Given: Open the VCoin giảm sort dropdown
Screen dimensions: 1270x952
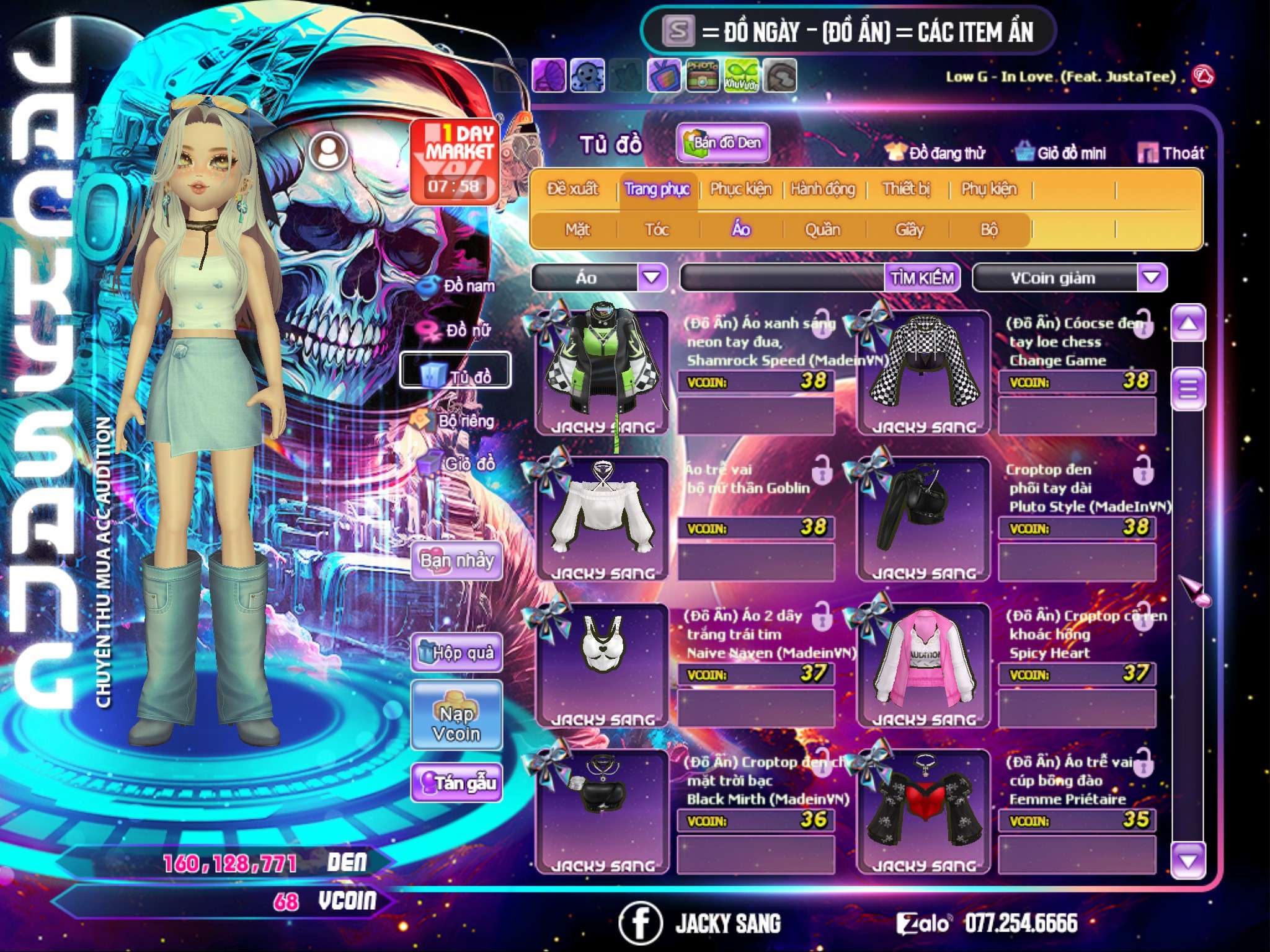Looking at the screenshot, I should pos(1152,278).
